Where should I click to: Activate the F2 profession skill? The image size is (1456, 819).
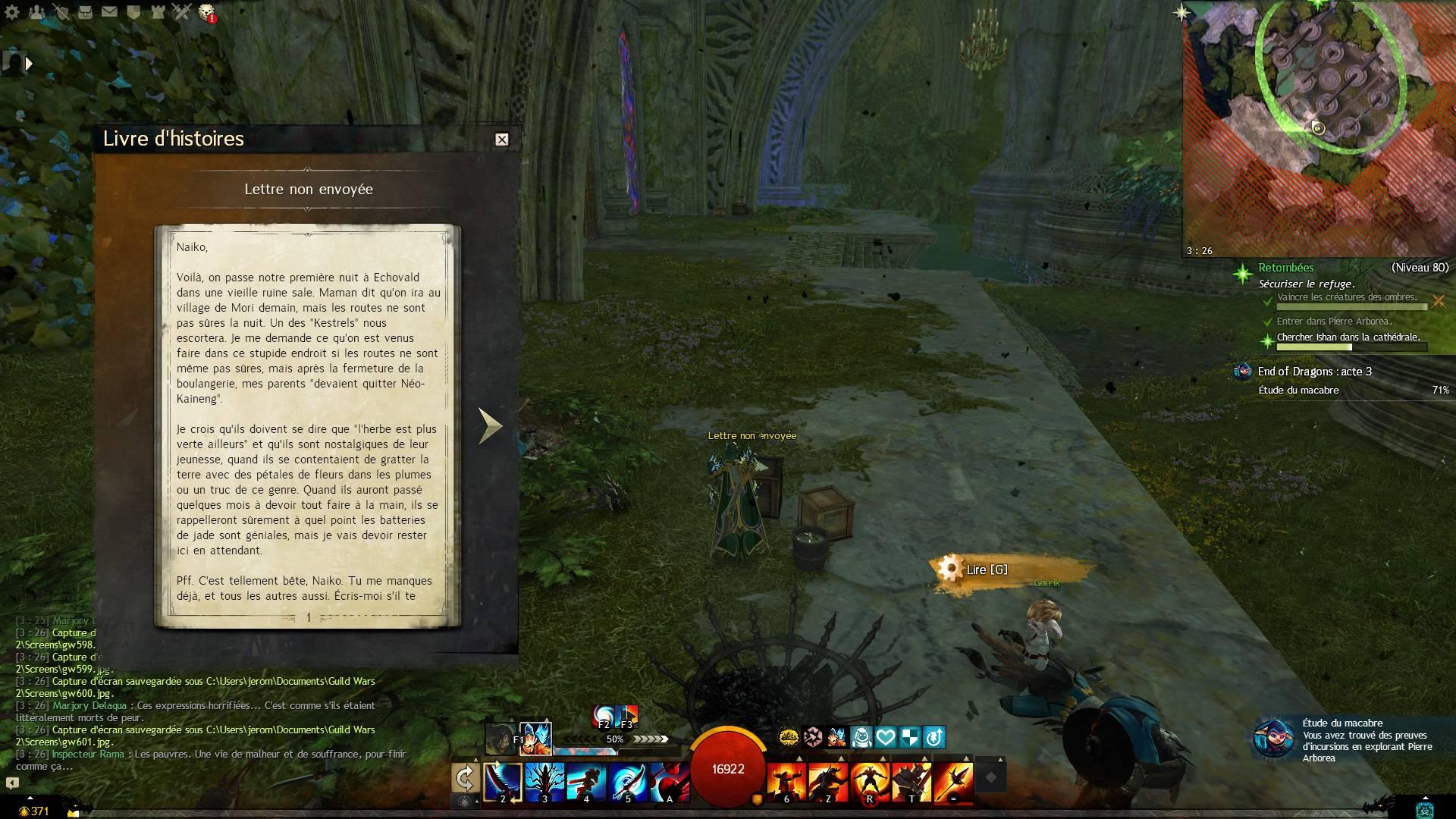click(x=604, y=715)
